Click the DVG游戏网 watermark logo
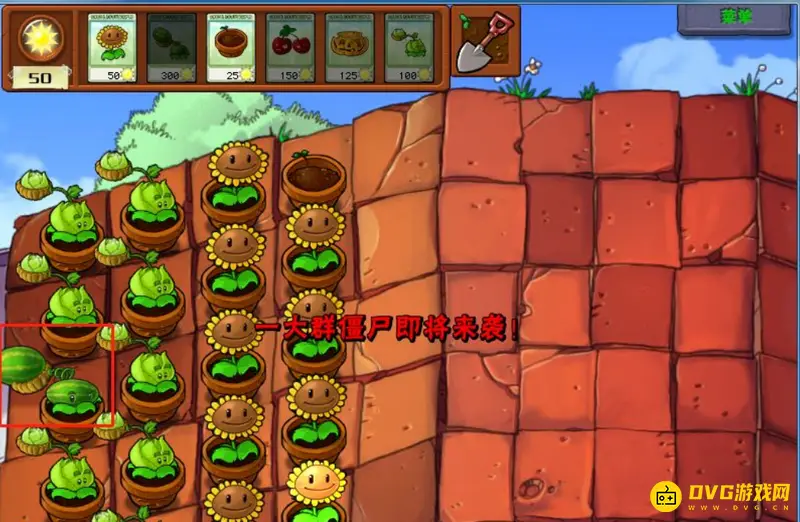800x522 pixels. (x=723, y=496)
